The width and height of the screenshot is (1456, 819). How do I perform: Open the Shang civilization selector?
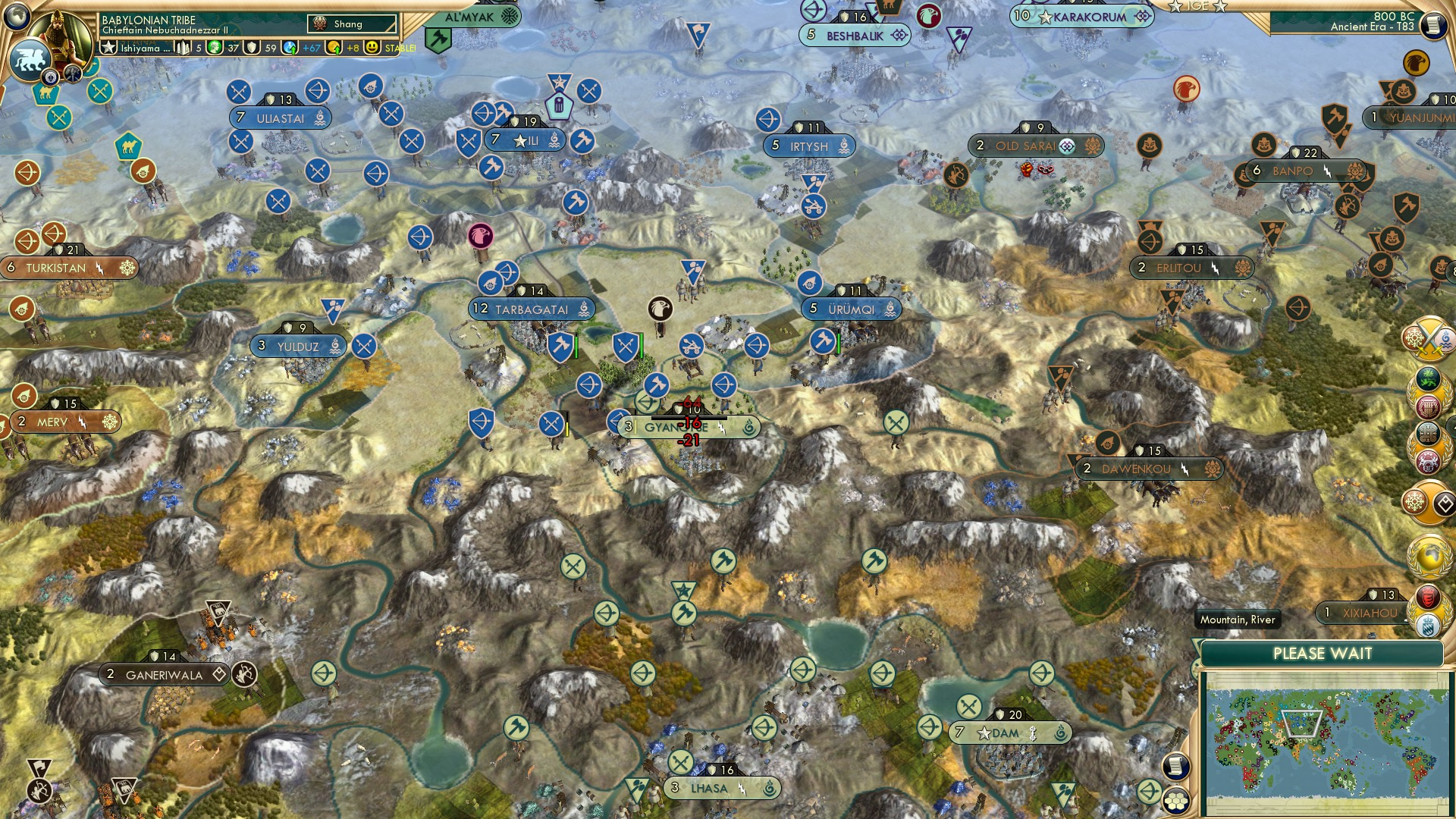pyautogui.click(x=351, y=24)
